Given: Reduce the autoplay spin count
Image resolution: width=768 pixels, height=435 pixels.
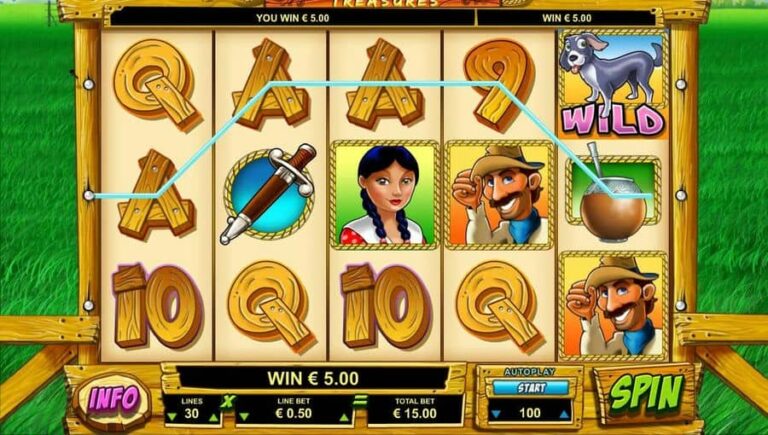Looking at the screenshot, I should click(x=494, y=412).
